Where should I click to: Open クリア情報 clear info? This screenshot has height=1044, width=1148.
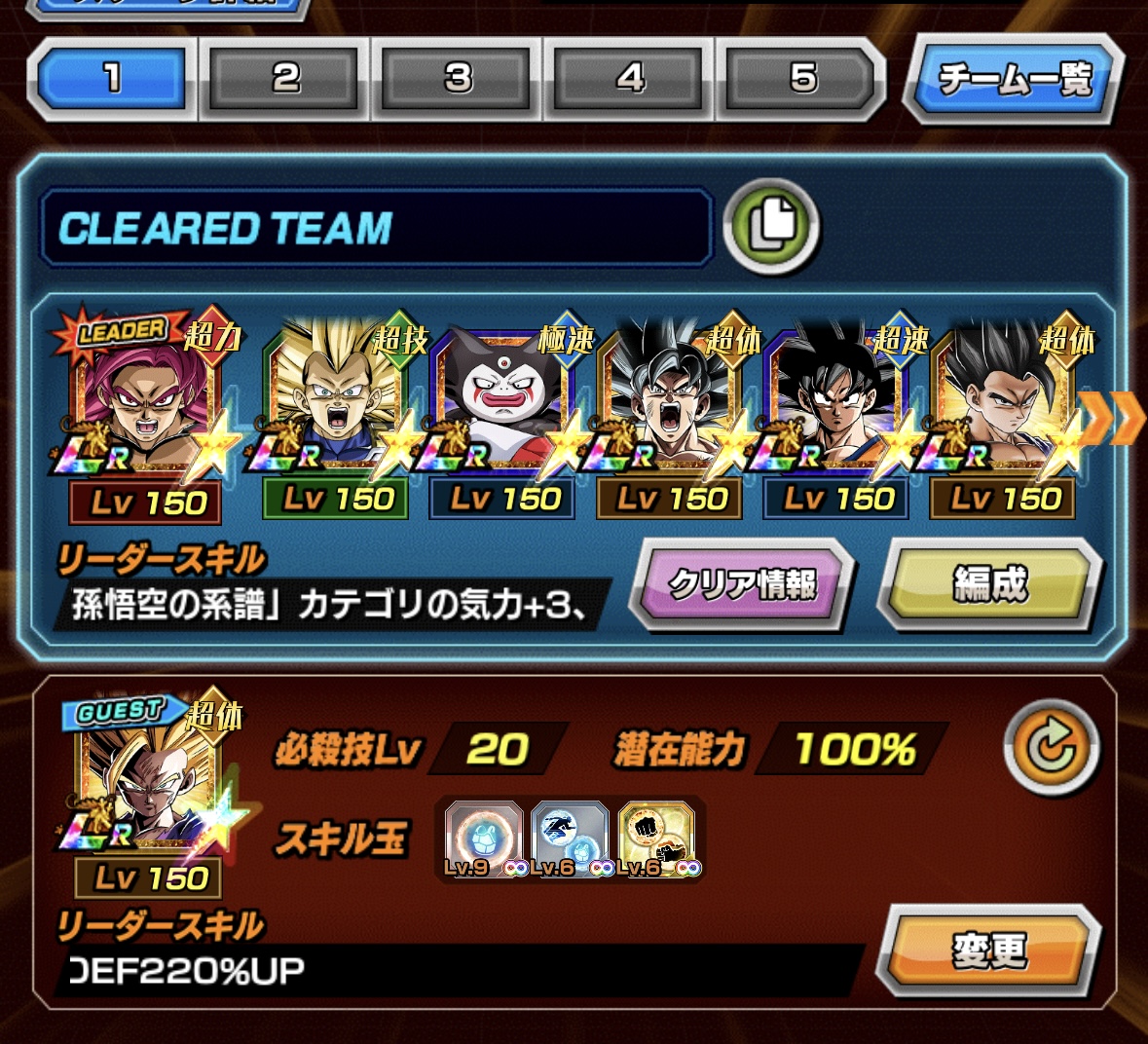coord(742,584)
